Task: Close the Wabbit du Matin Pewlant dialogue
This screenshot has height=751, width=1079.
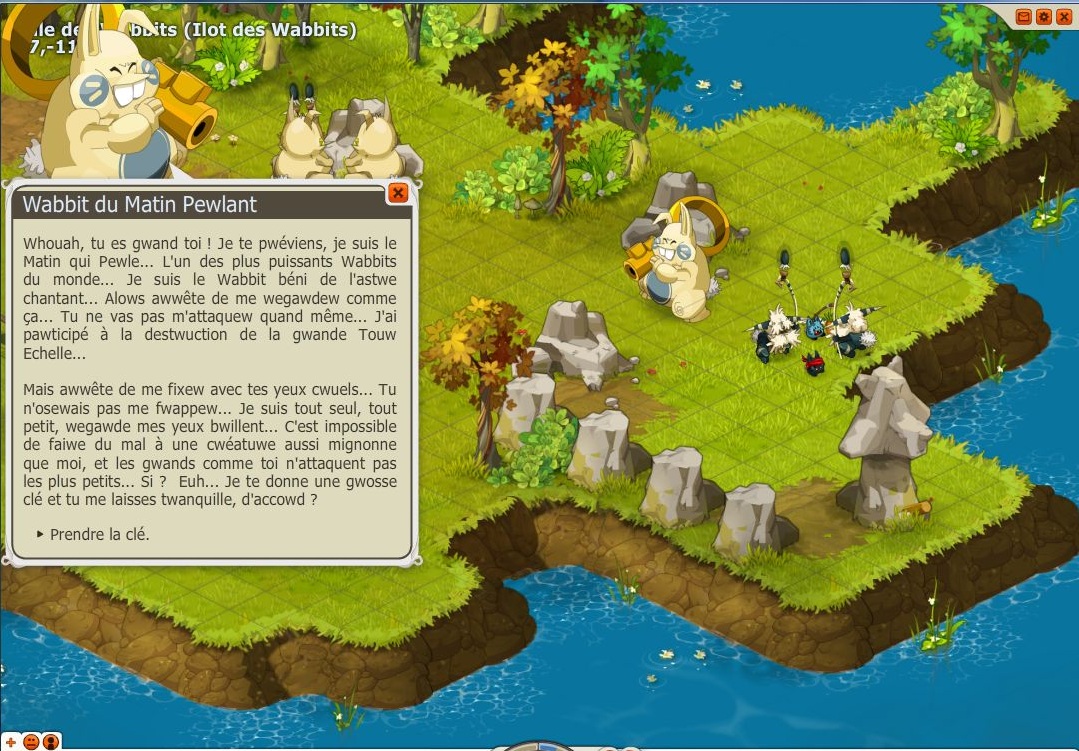Action: pyautogui.click(x=398, y=193)
